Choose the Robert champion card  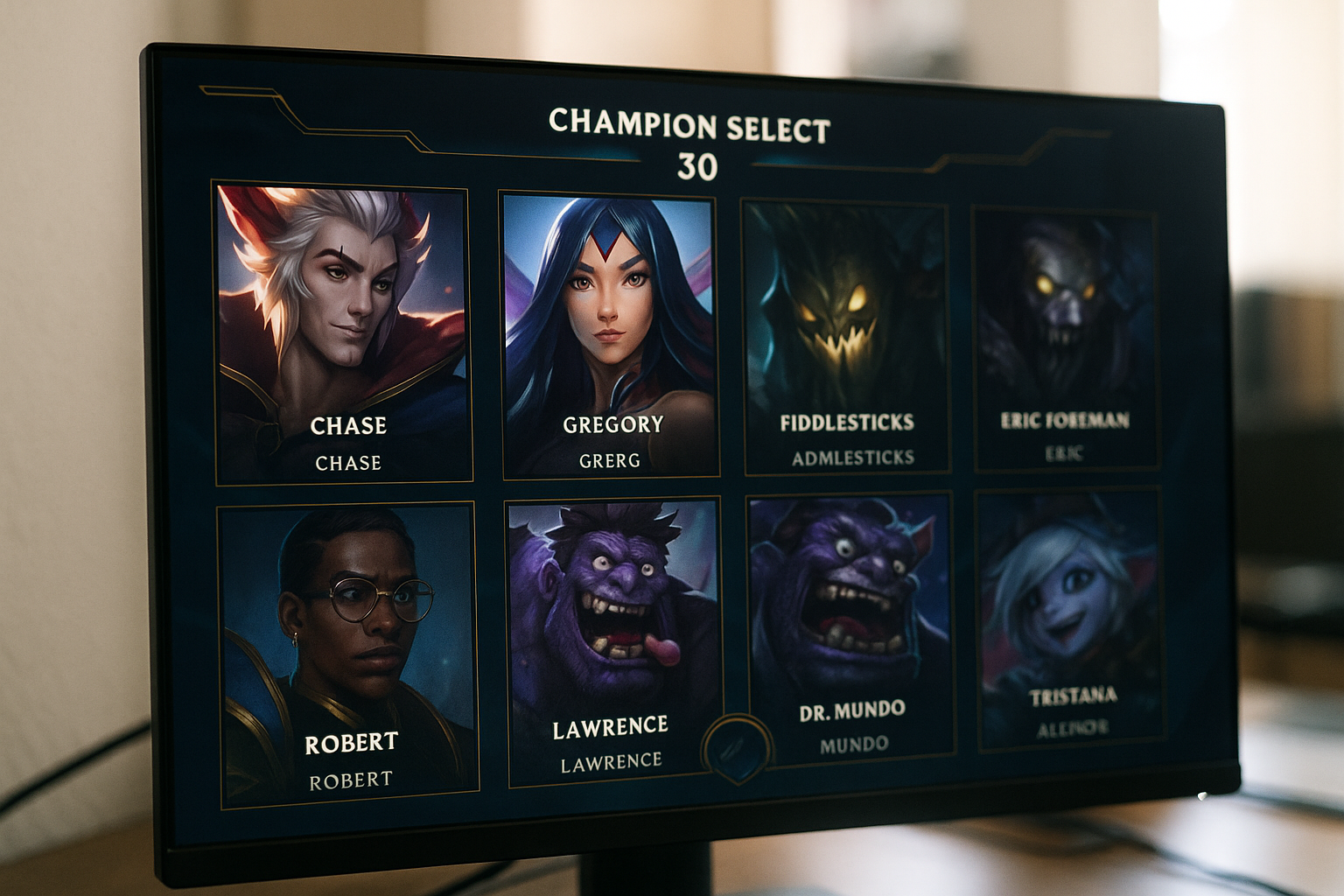click(x=348, y=652)
